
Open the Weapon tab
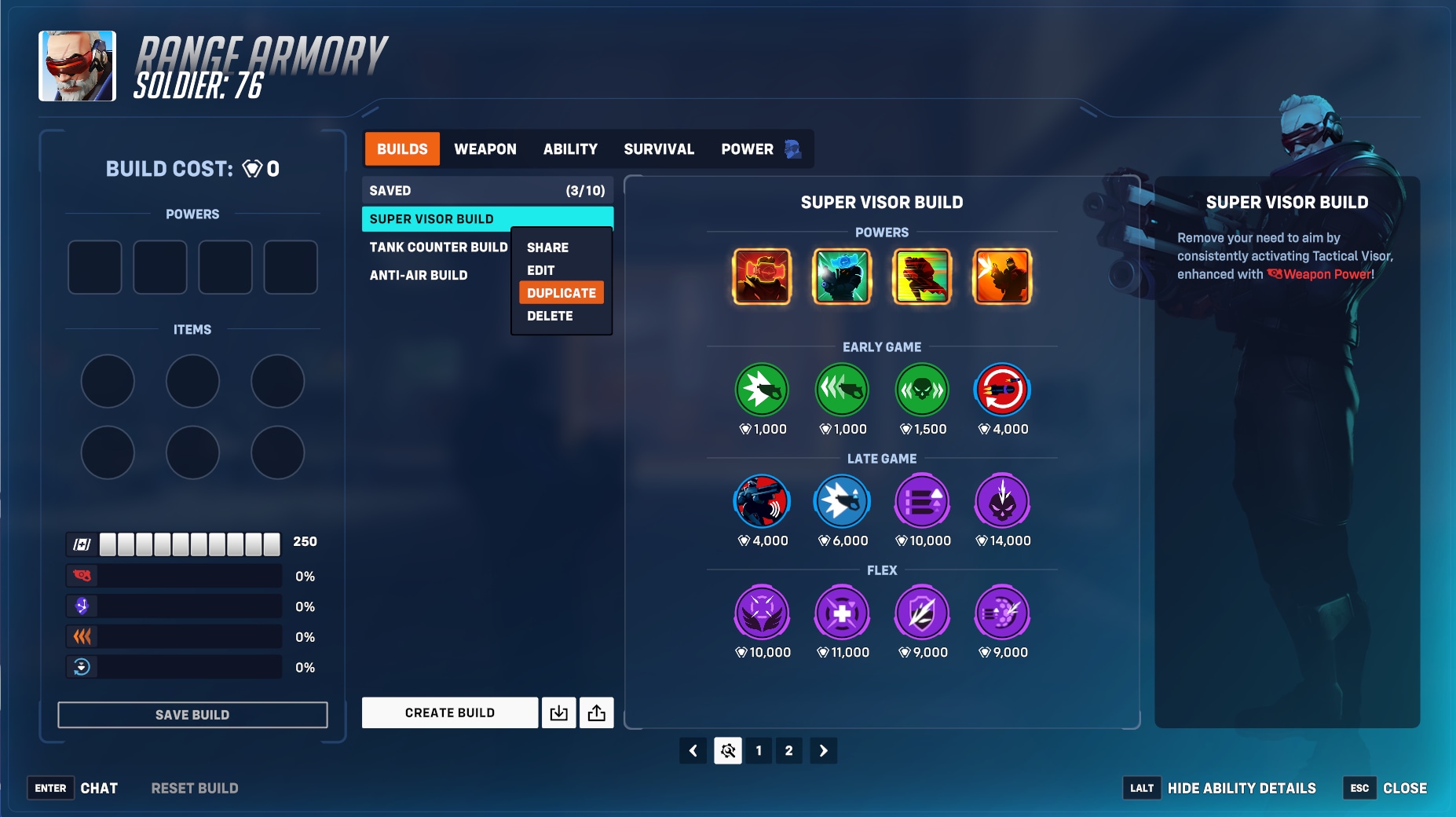coord(485,149)
